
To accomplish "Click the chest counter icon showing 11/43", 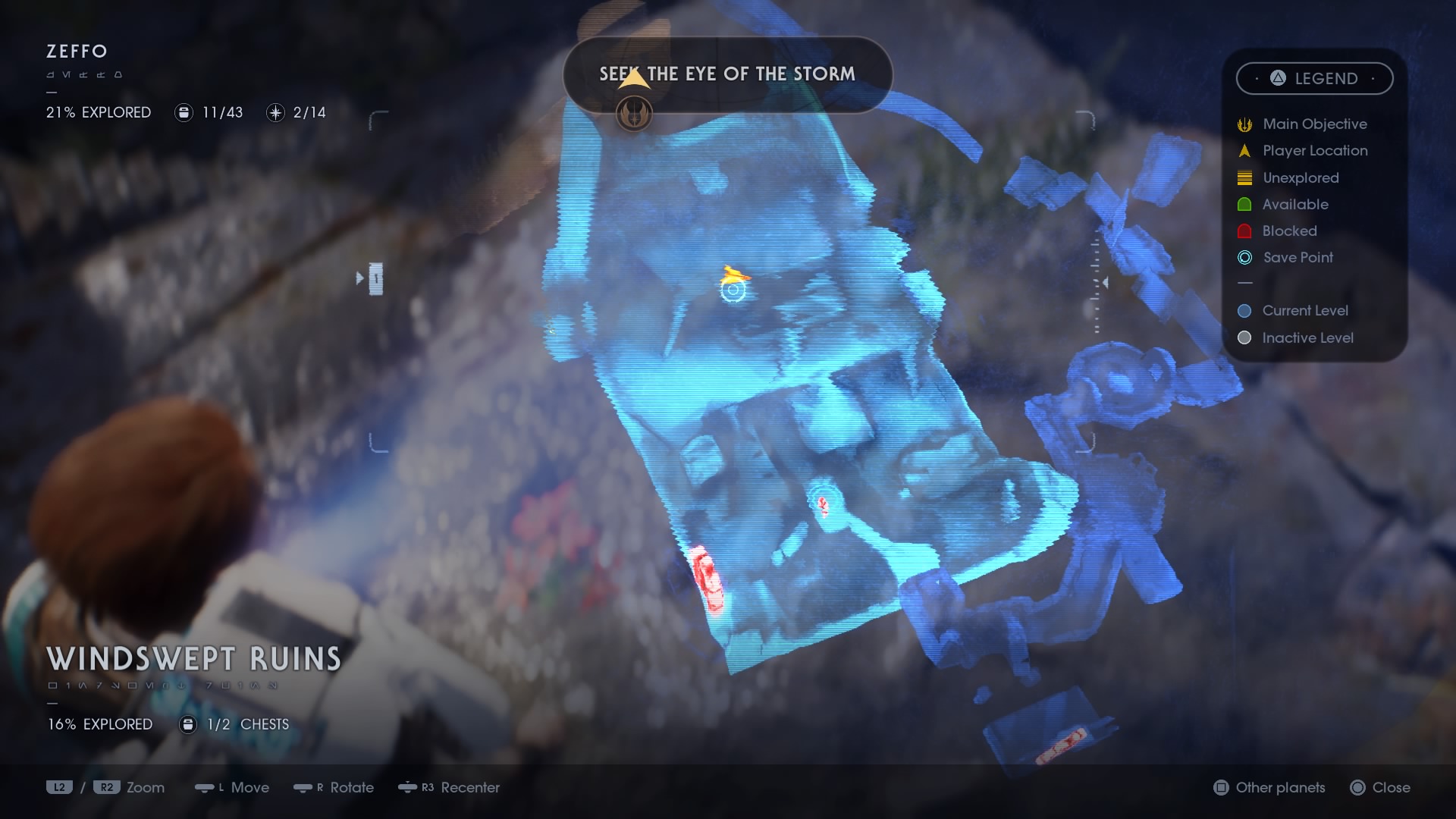I will [184, 112].
